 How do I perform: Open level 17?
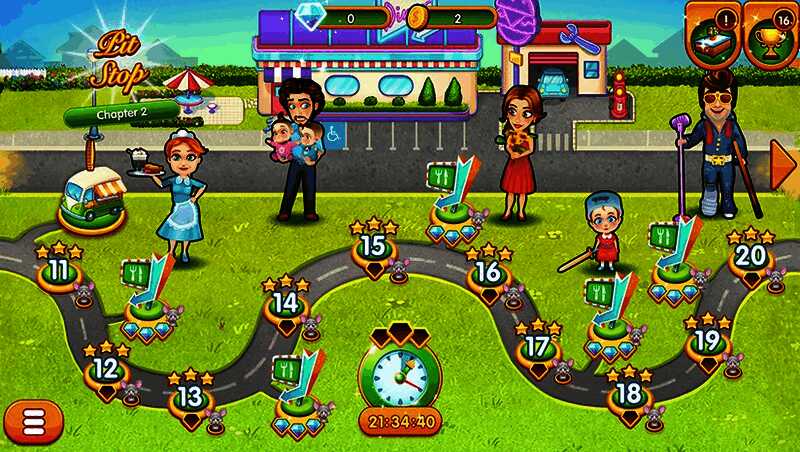[537, 347]
